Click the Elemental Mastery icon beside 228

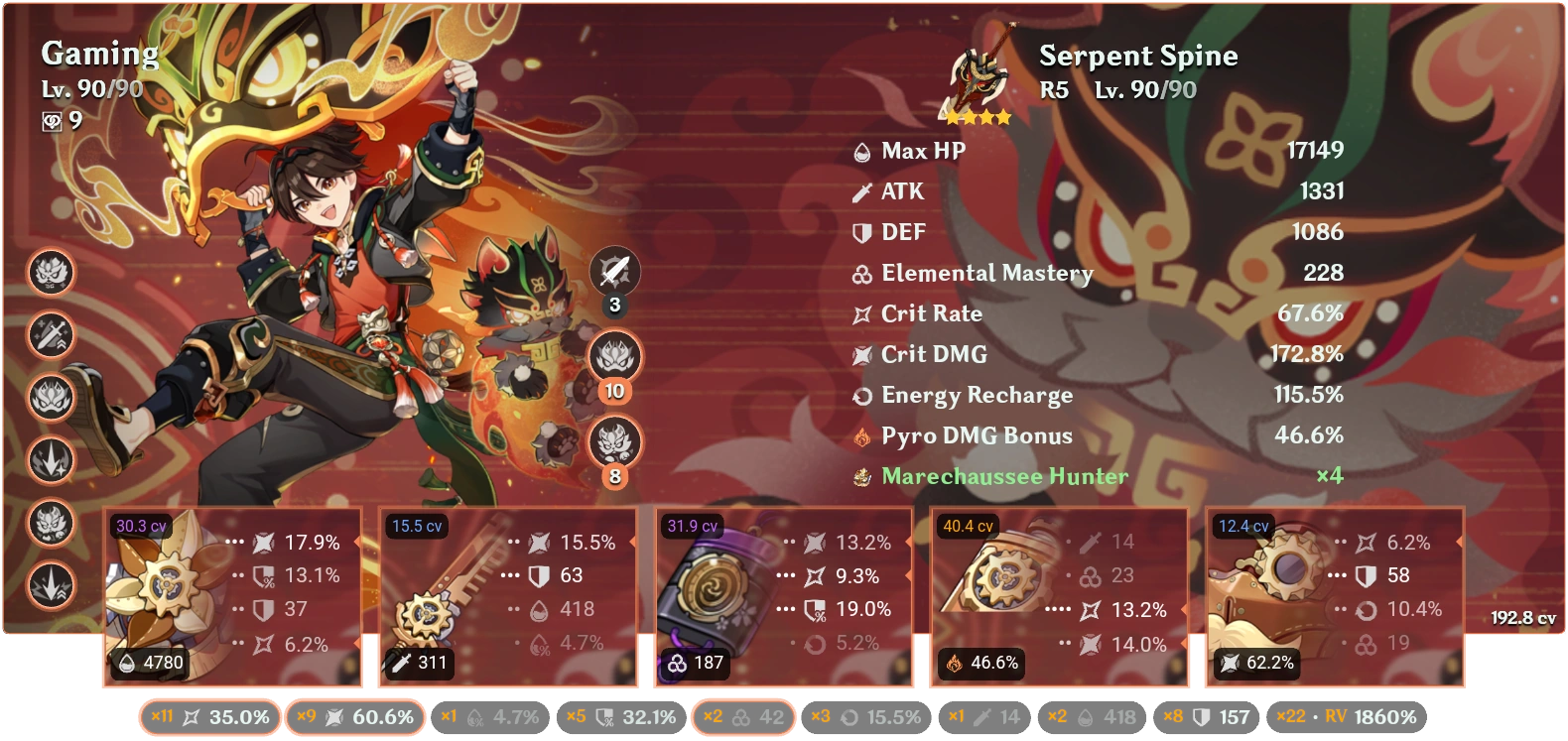pos(860,273)
